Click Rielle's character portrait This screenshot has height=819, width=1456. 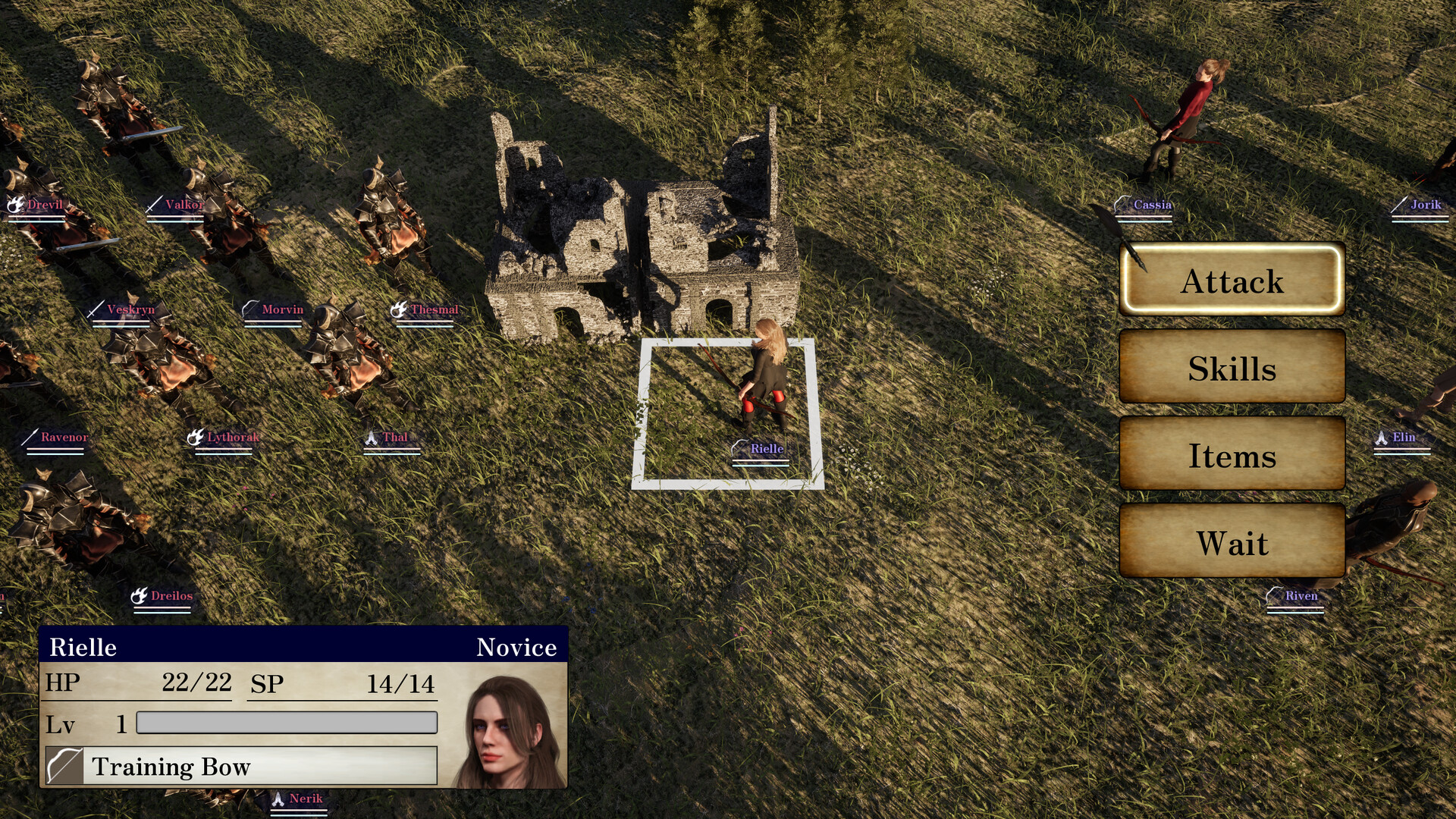[508, 730]
